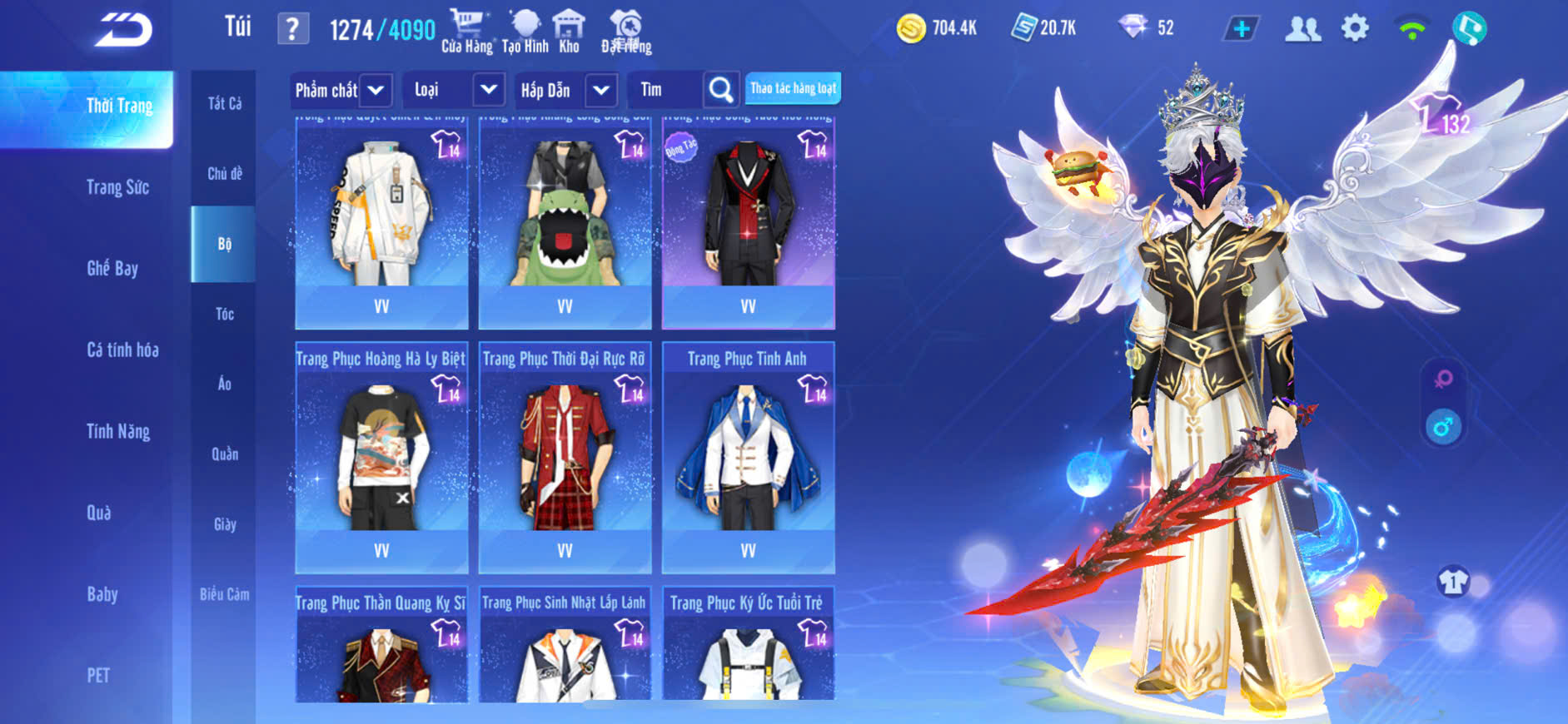Open the Kho storage icon
1568x724 pixels.
569,31
